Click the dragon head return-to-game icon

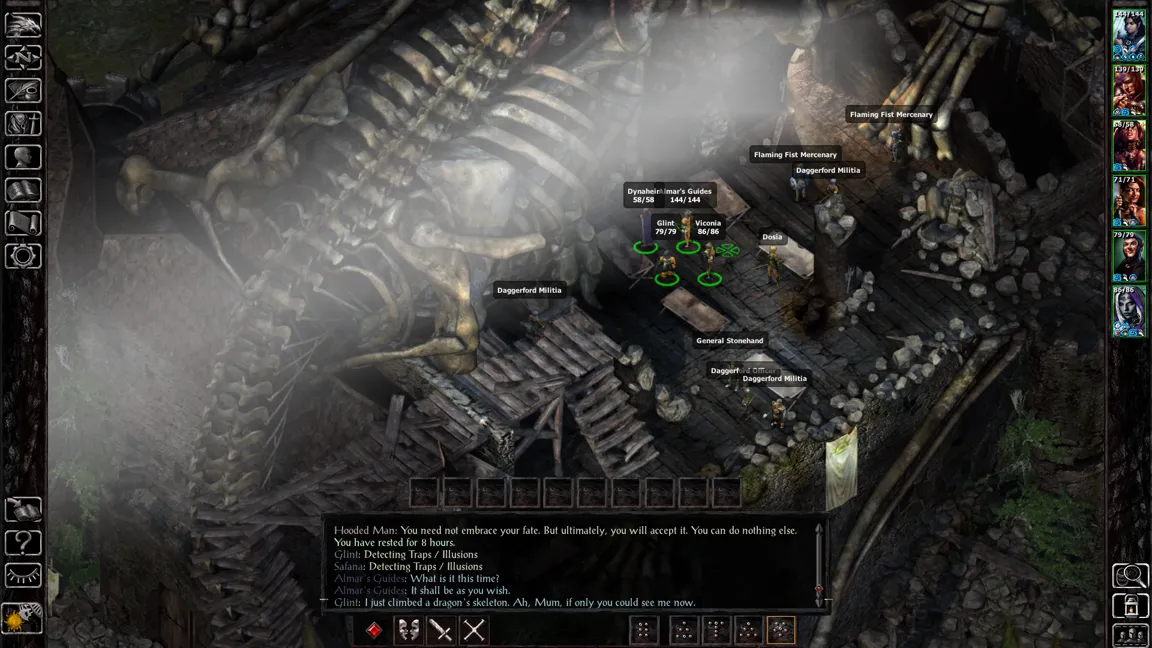[23, 24]
